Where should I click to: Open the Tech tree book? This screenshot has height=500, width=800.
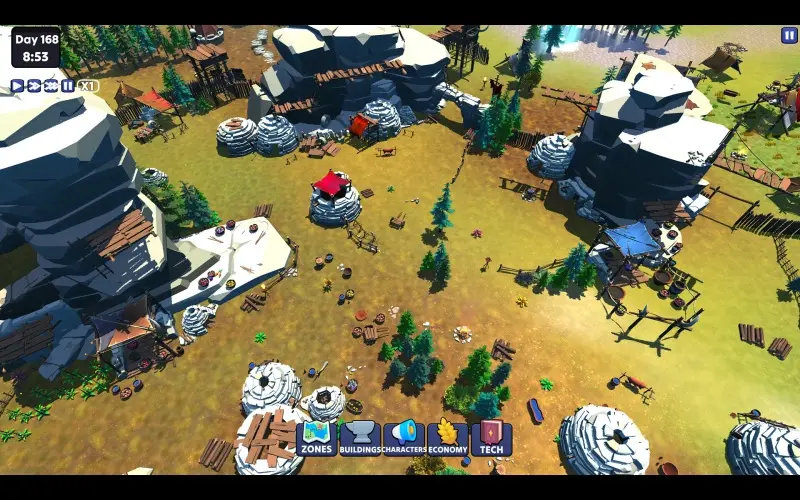point(491,439)
